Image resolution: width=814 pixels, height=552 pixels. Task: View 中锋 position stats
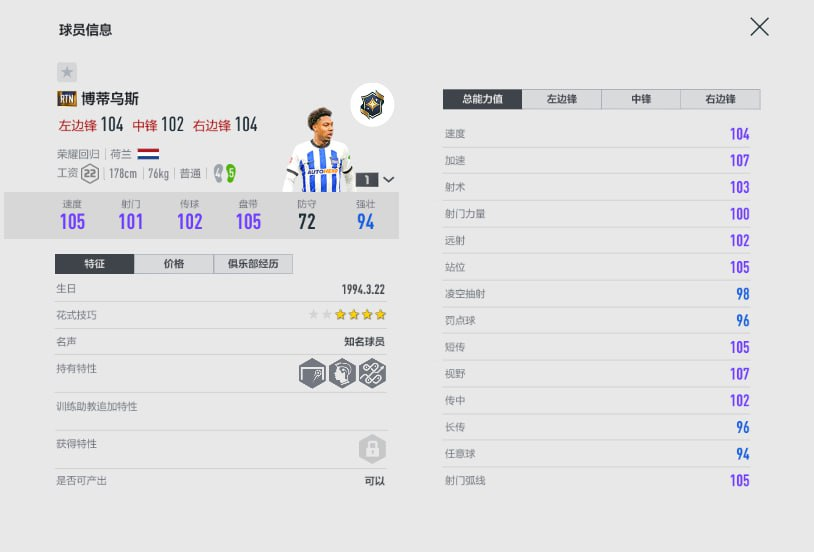(641, 99)
